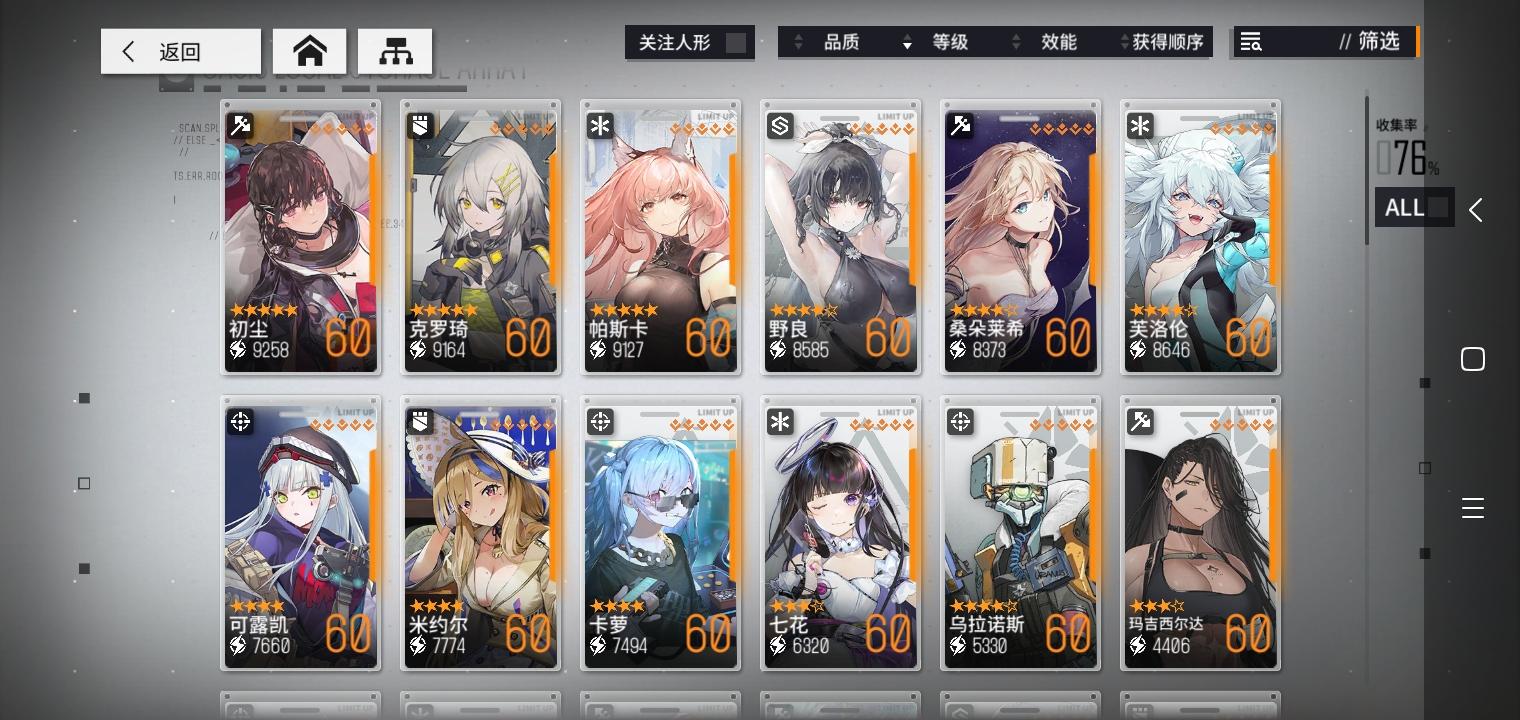Click the 返回 back button
The height and width of the screenshot is (720, 1520).
(180, 51)
